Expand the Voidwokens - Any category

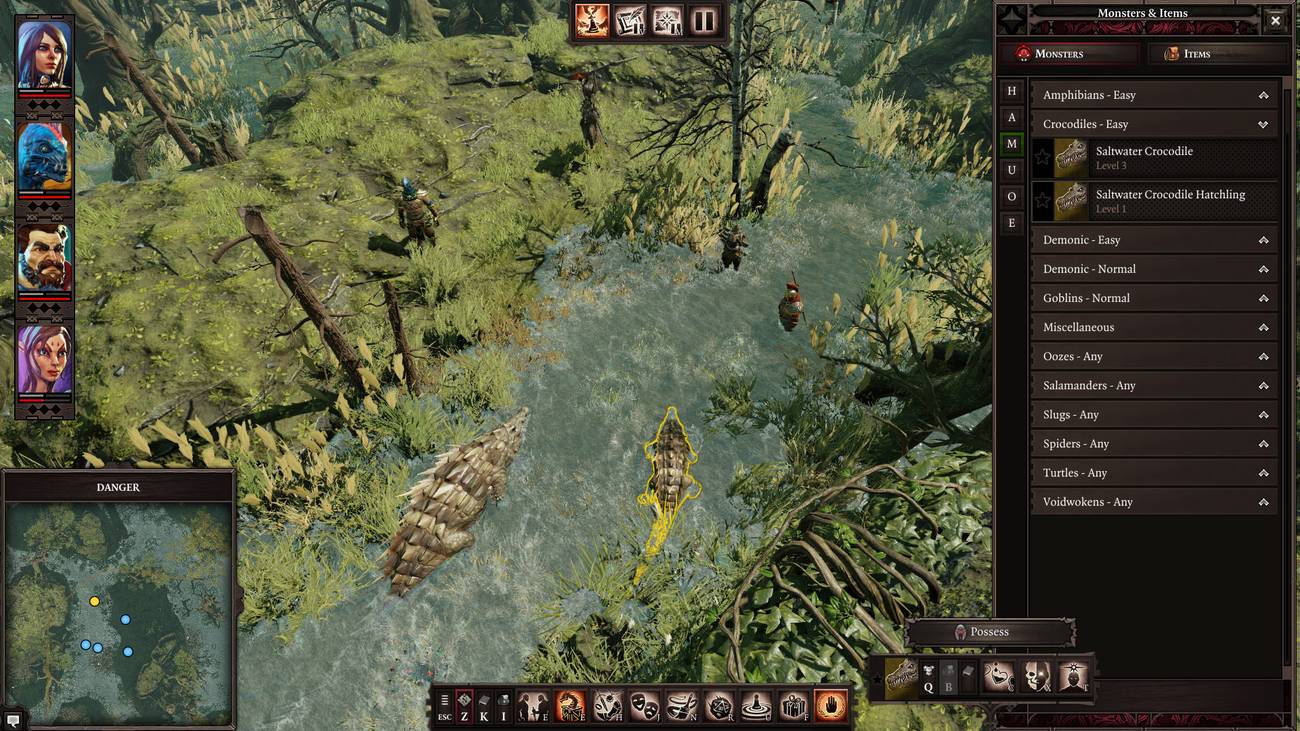tap(1154, 502)
